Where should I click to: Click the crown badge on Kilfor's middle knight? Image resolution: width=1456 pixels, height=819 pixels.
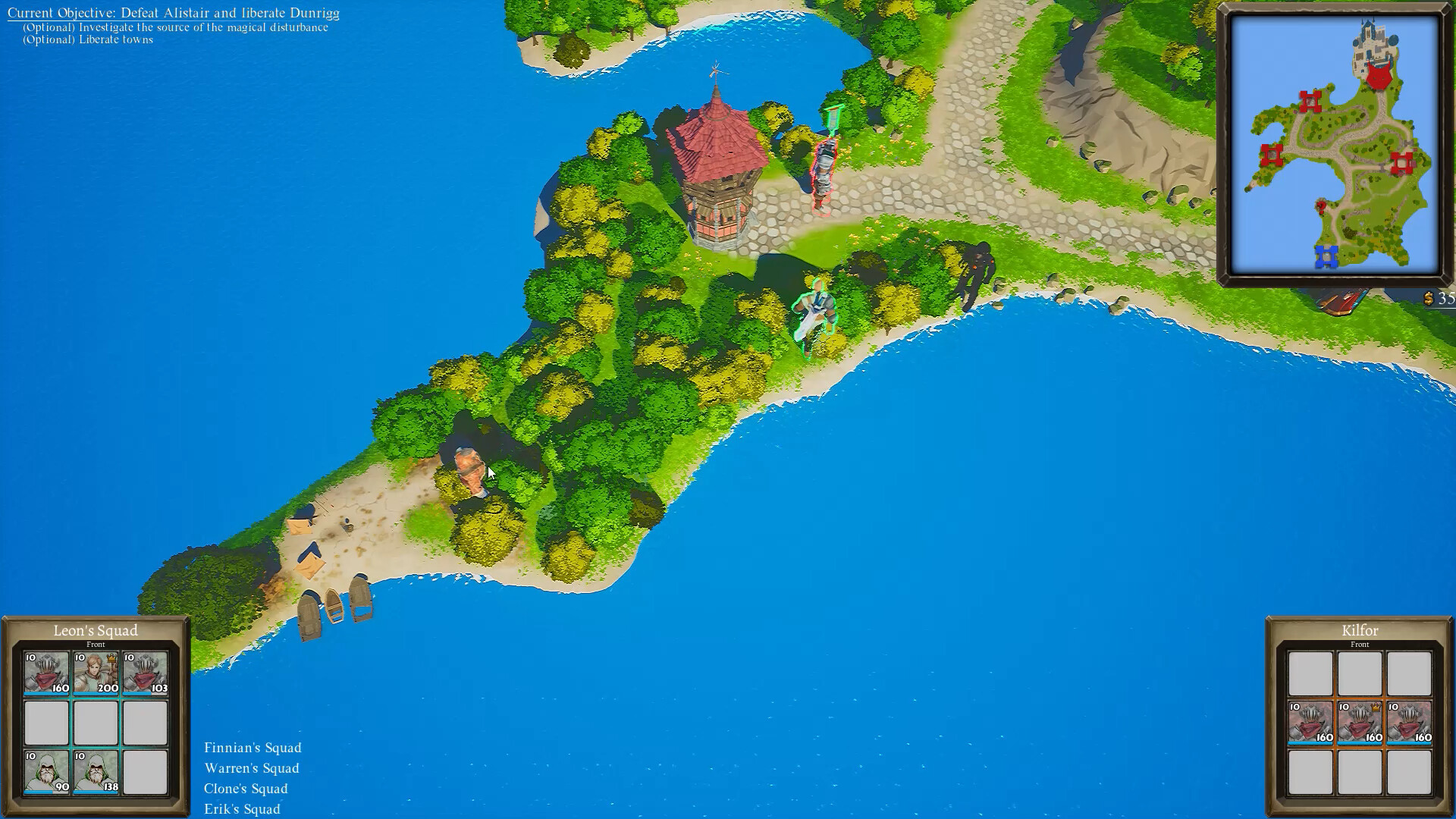(1376, 708)
